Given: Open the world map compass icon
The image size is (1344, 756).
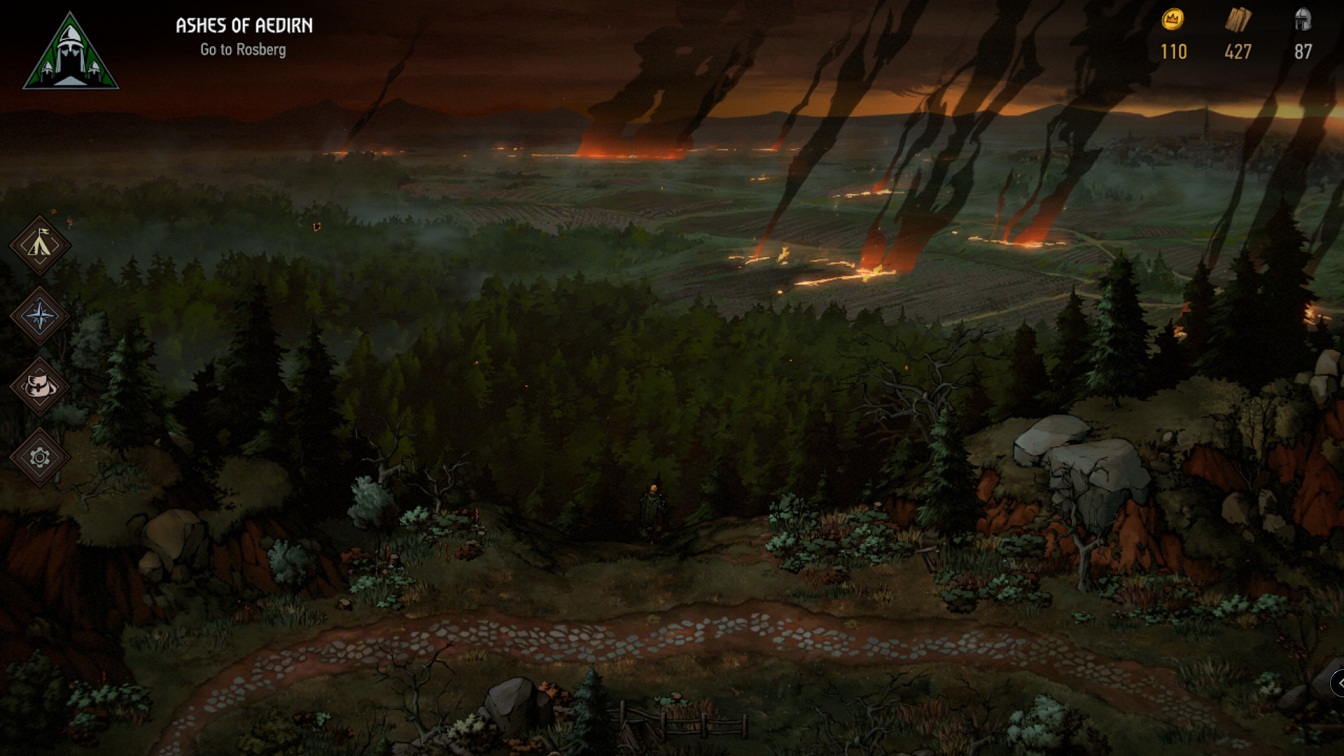Looking at the screenshot, I should (40, 317).
